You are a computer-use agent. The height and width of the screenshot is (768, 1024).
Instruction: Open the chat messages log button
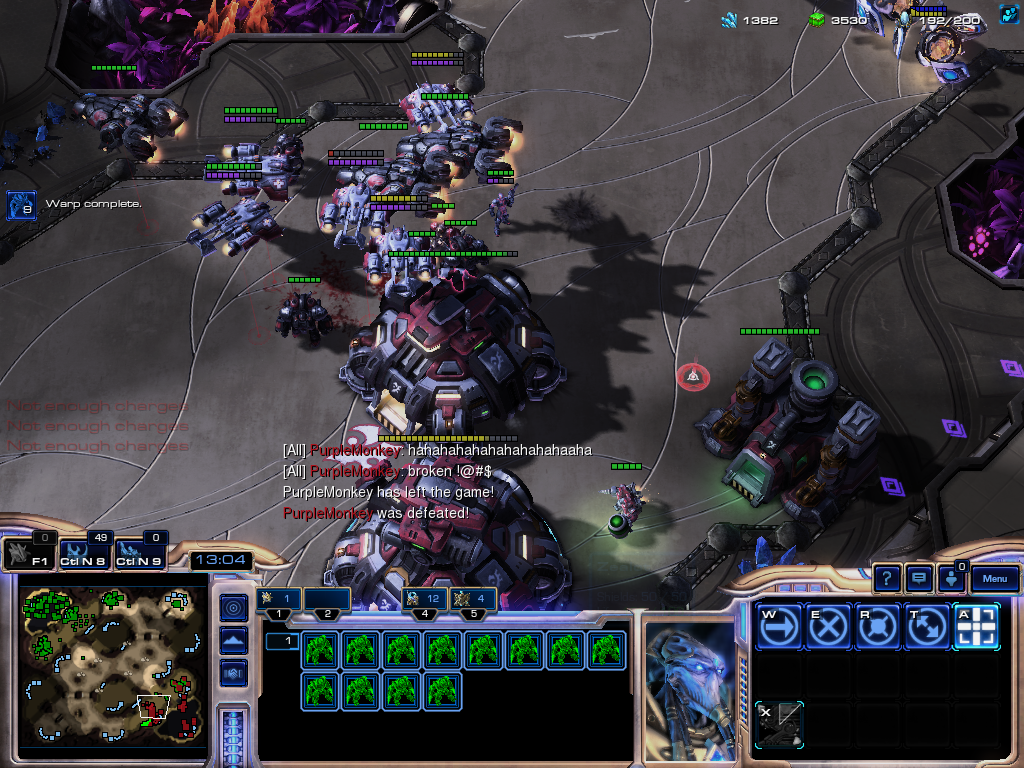[x=918, y=578]
